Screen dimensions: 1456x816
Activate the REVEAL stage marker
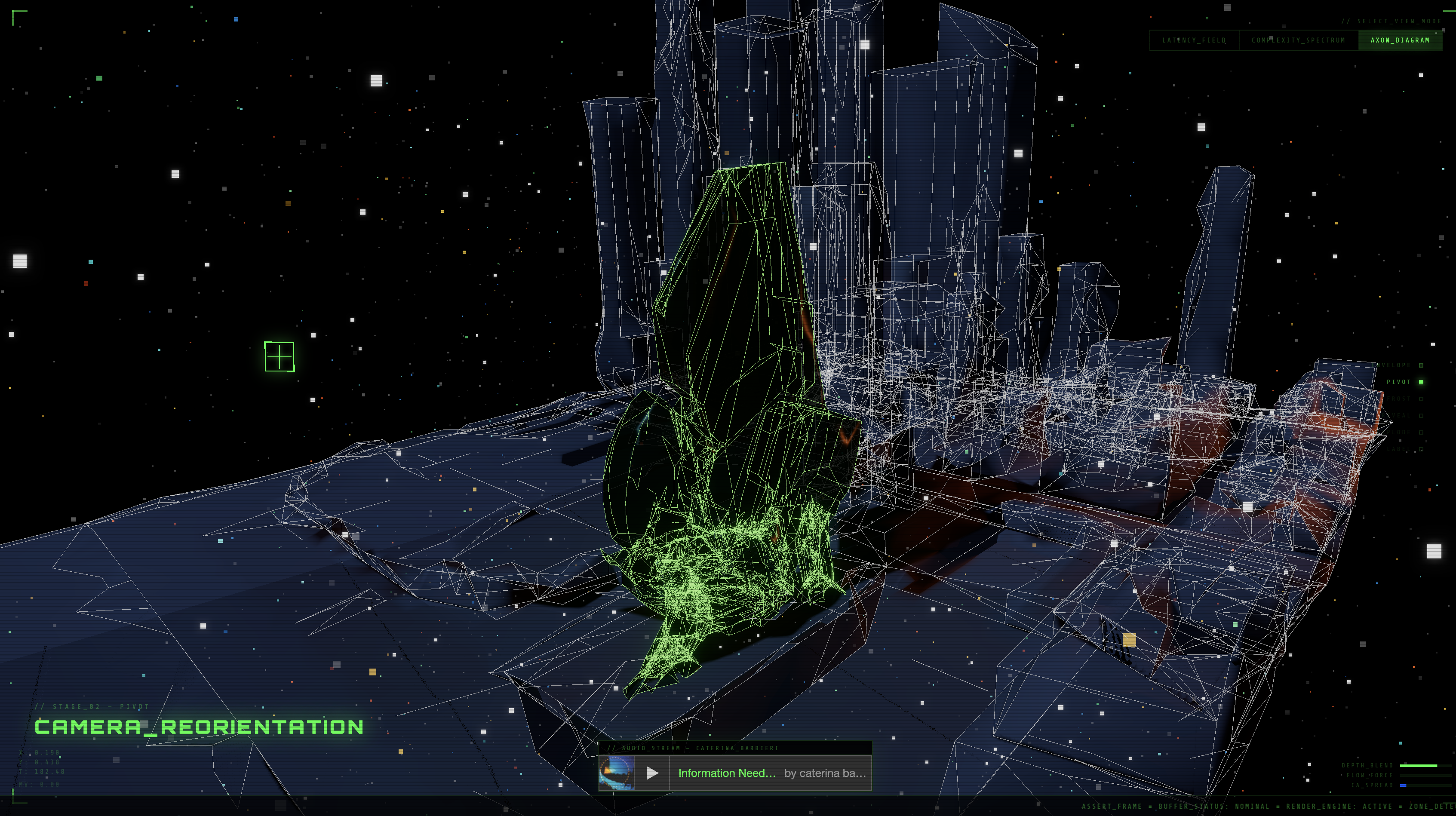coord(1421,415)
